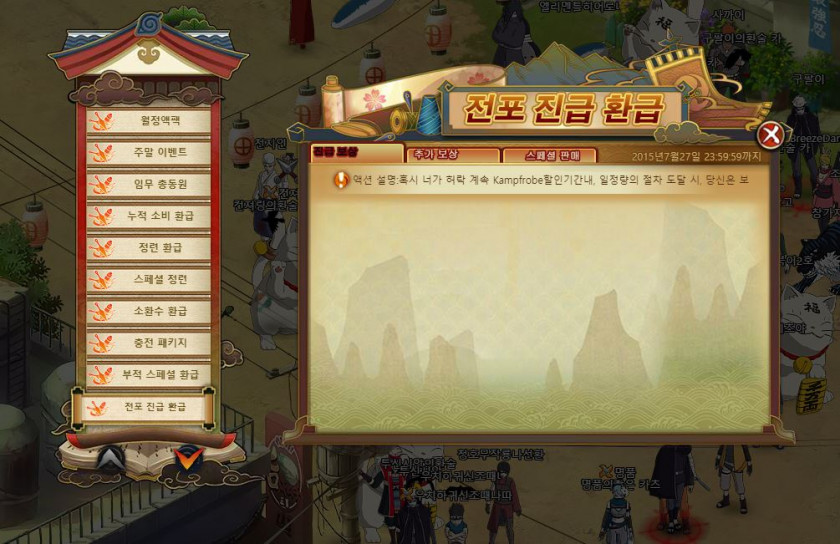840x544 pixels.
Task: Select the 전포 진급 환급 entry
Action: click(147, 407)
